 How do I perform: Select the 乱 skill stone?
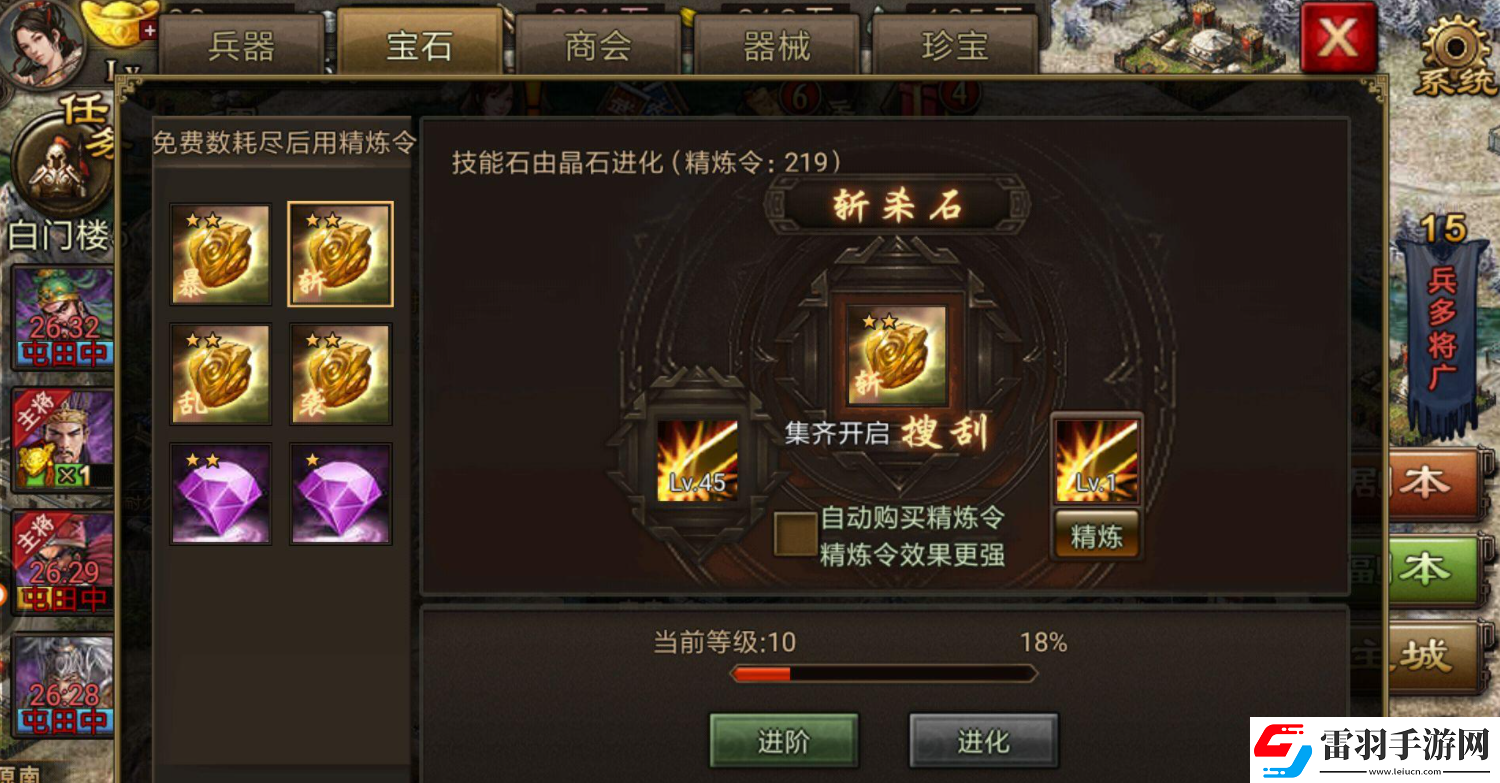220,373
